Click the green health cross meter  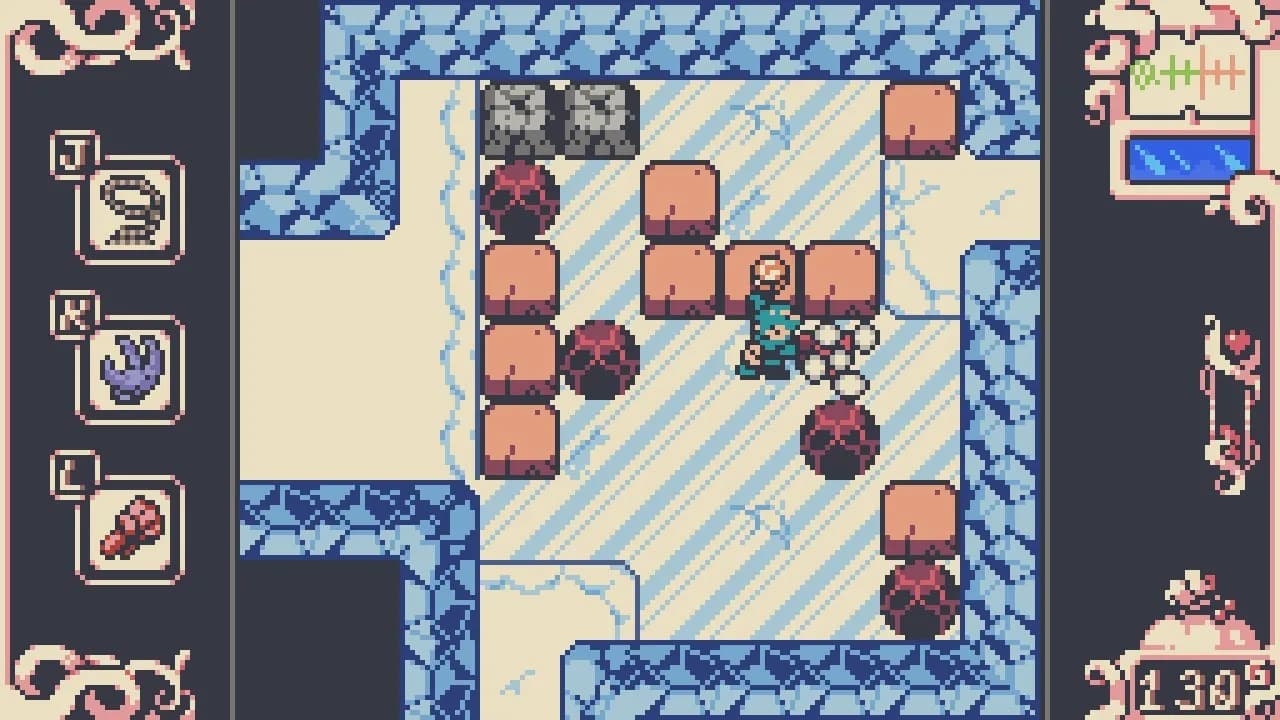(x=1178, y=72)
